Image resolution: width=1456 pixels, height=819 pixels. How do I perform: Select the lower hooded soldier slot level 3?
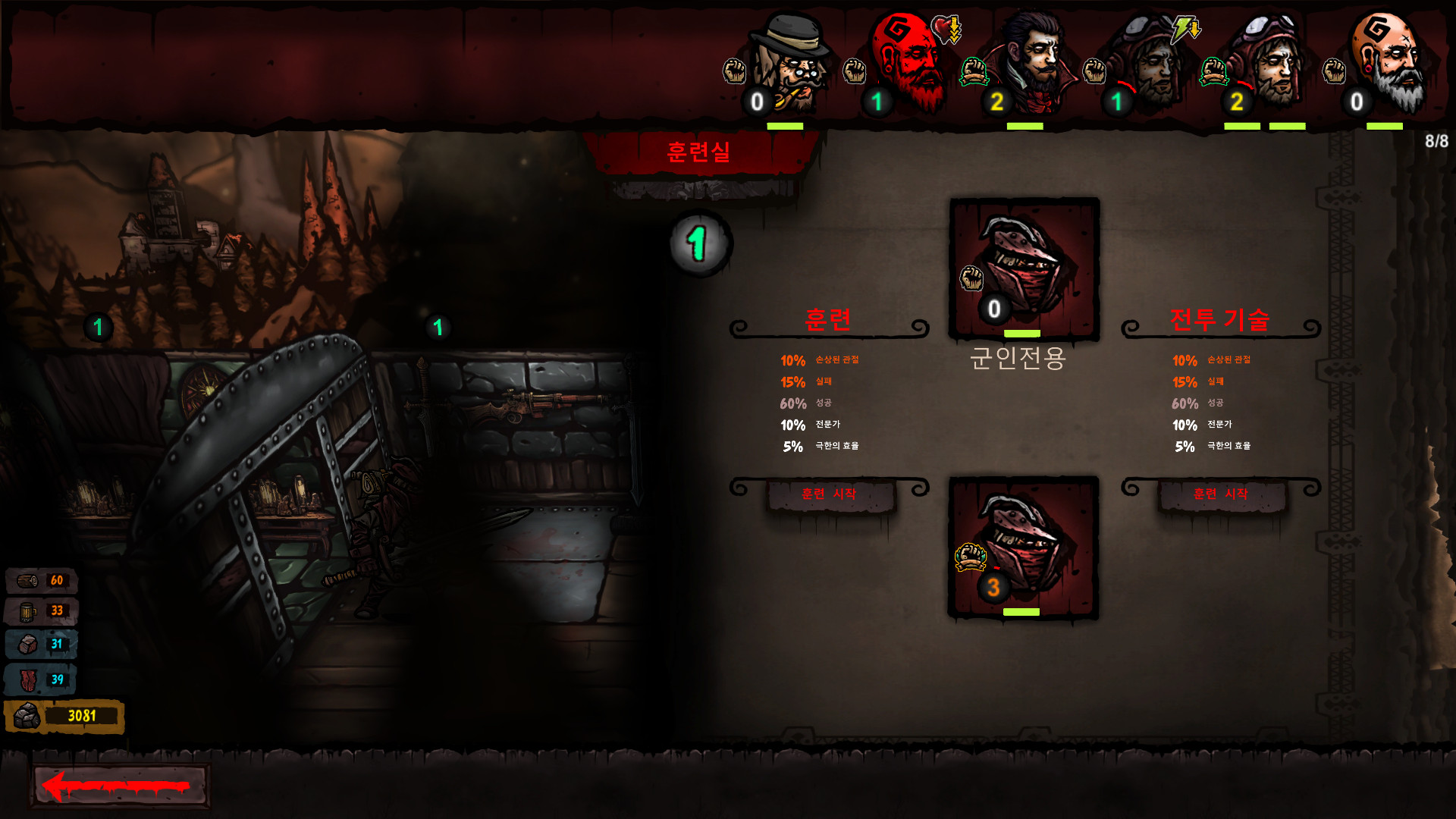pos(1024,546)
